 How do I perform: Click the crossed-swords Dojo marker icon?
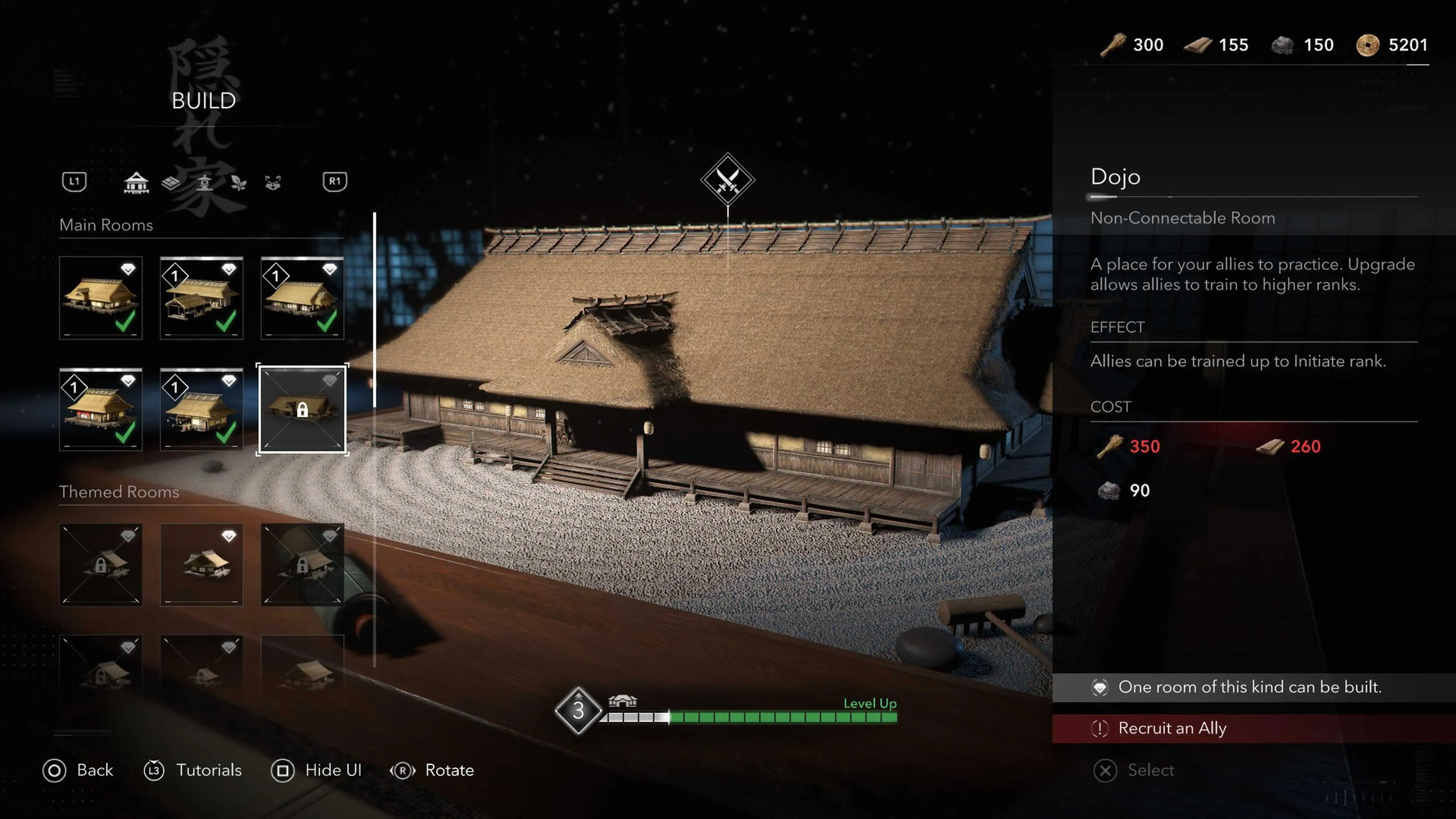coord(728,180)
